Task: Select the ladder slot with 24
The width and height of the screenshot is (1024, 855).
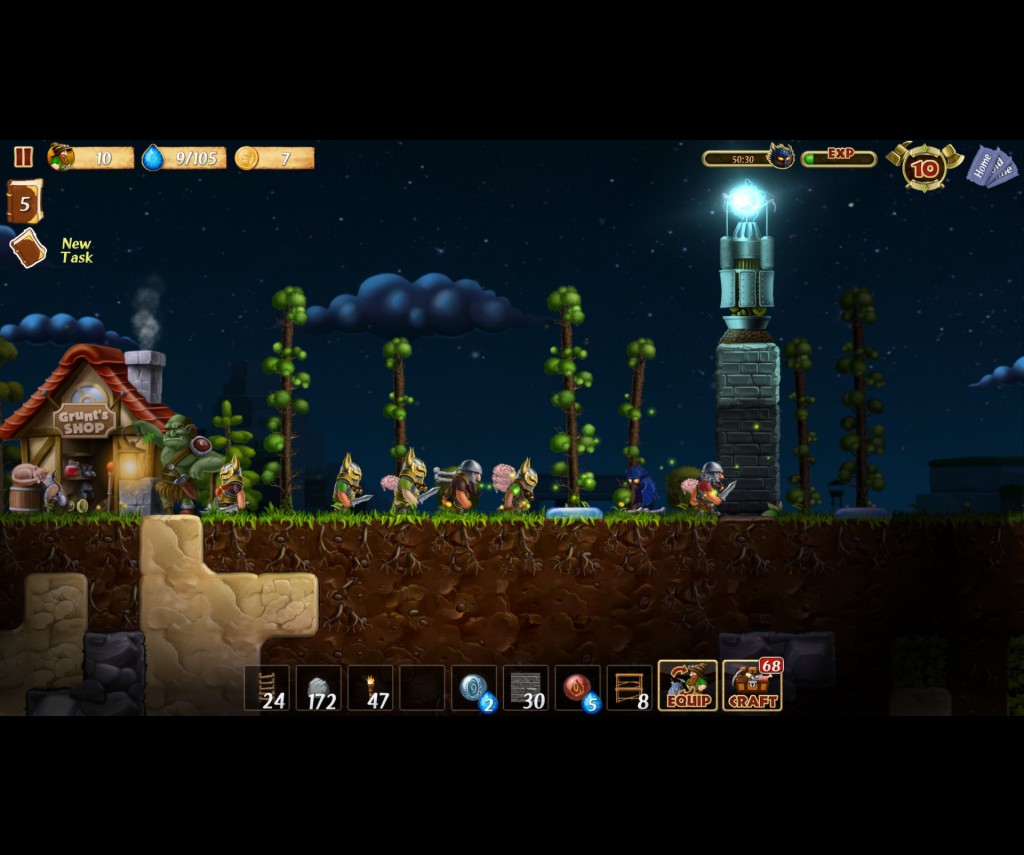Action: click(x=267, y=688)
